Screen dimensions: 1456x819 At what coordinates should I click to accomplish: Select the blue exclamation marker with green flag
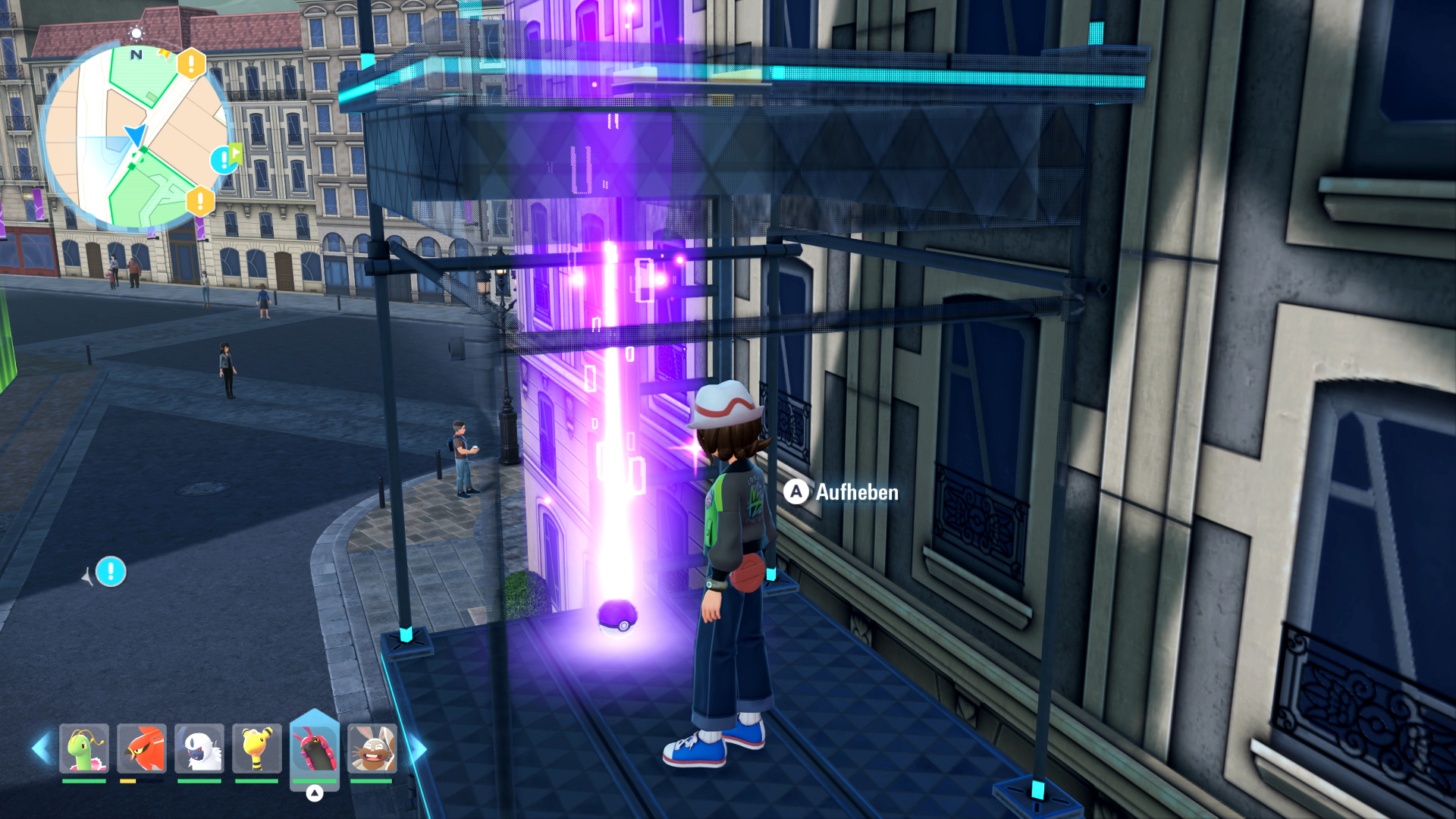point(224,159)
